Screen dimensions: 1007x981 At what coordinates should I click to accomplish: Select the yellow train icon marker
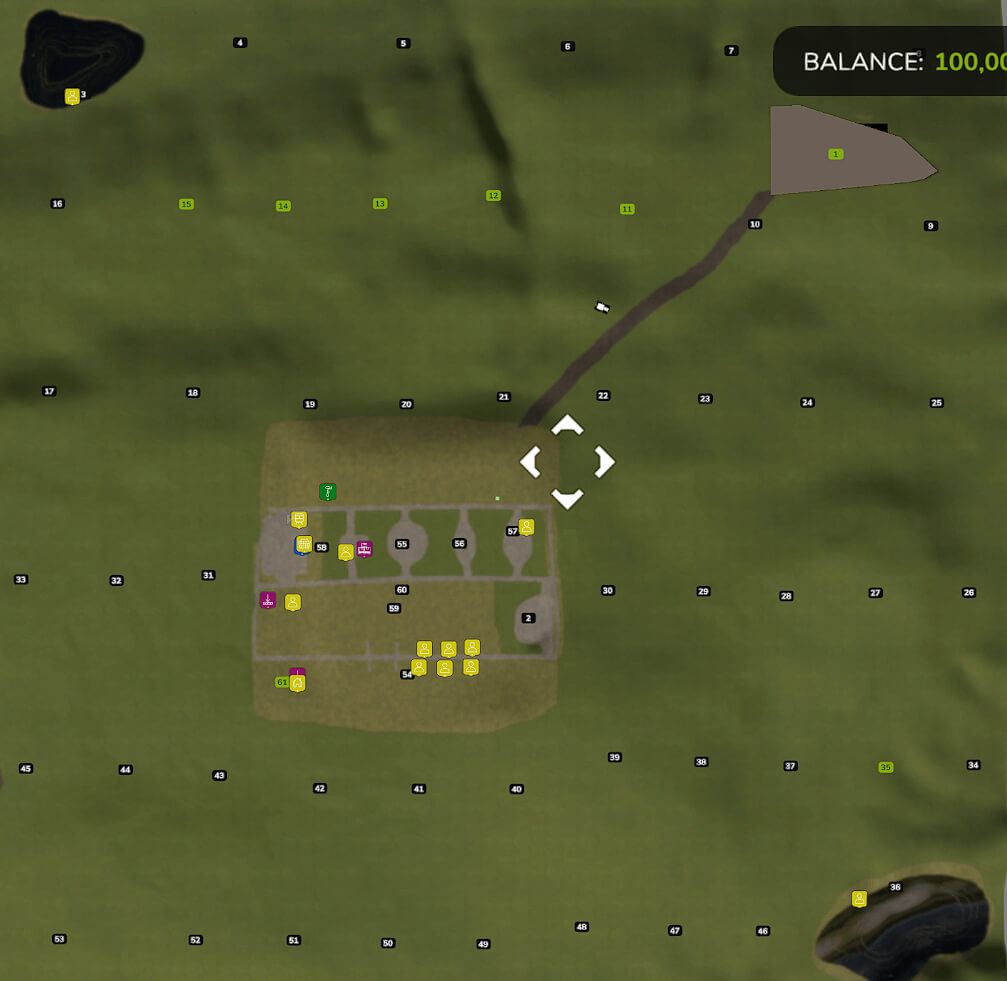[x=299, y=519]
